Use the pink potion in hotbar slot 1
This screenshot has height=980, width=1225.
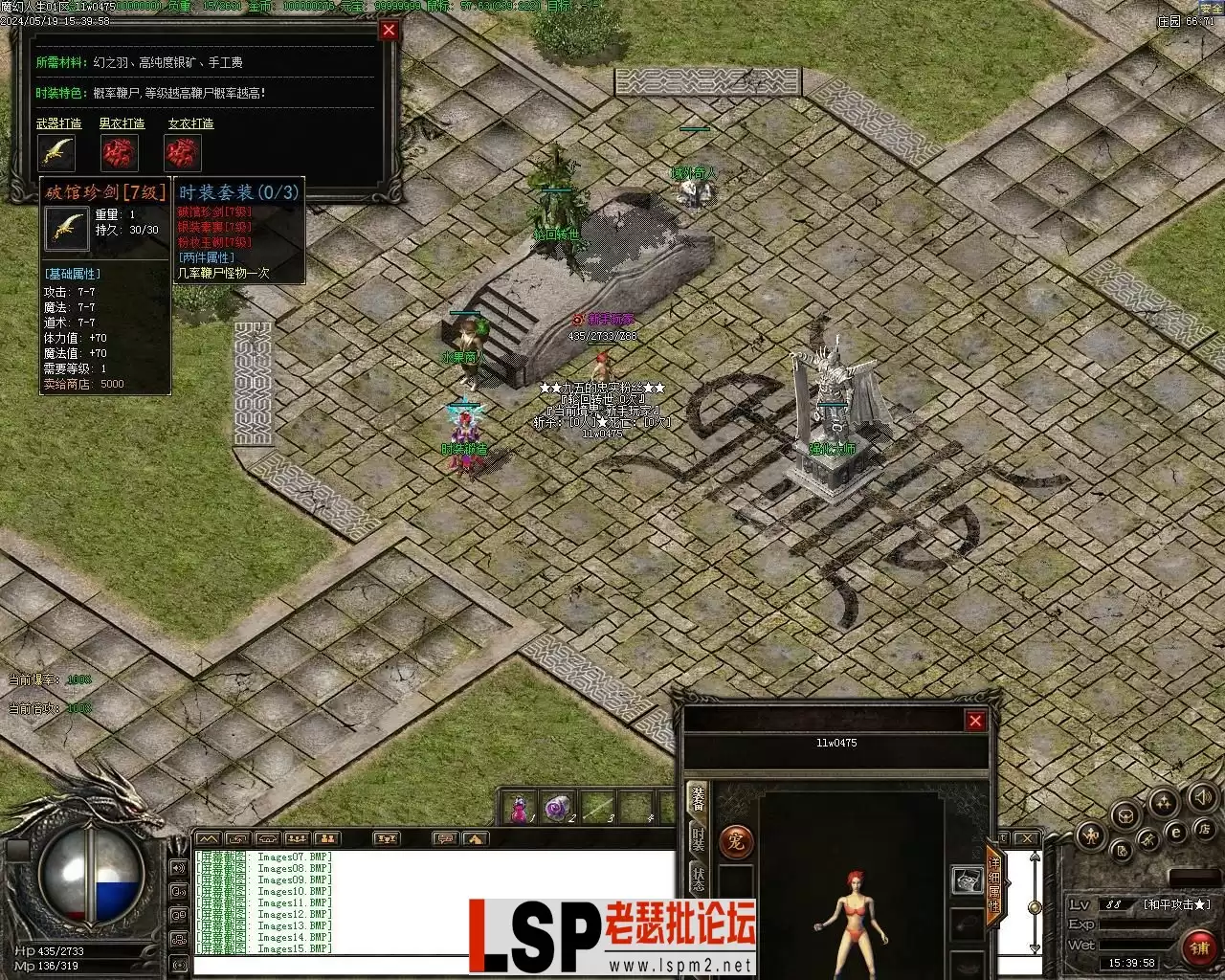click(520, 809)
